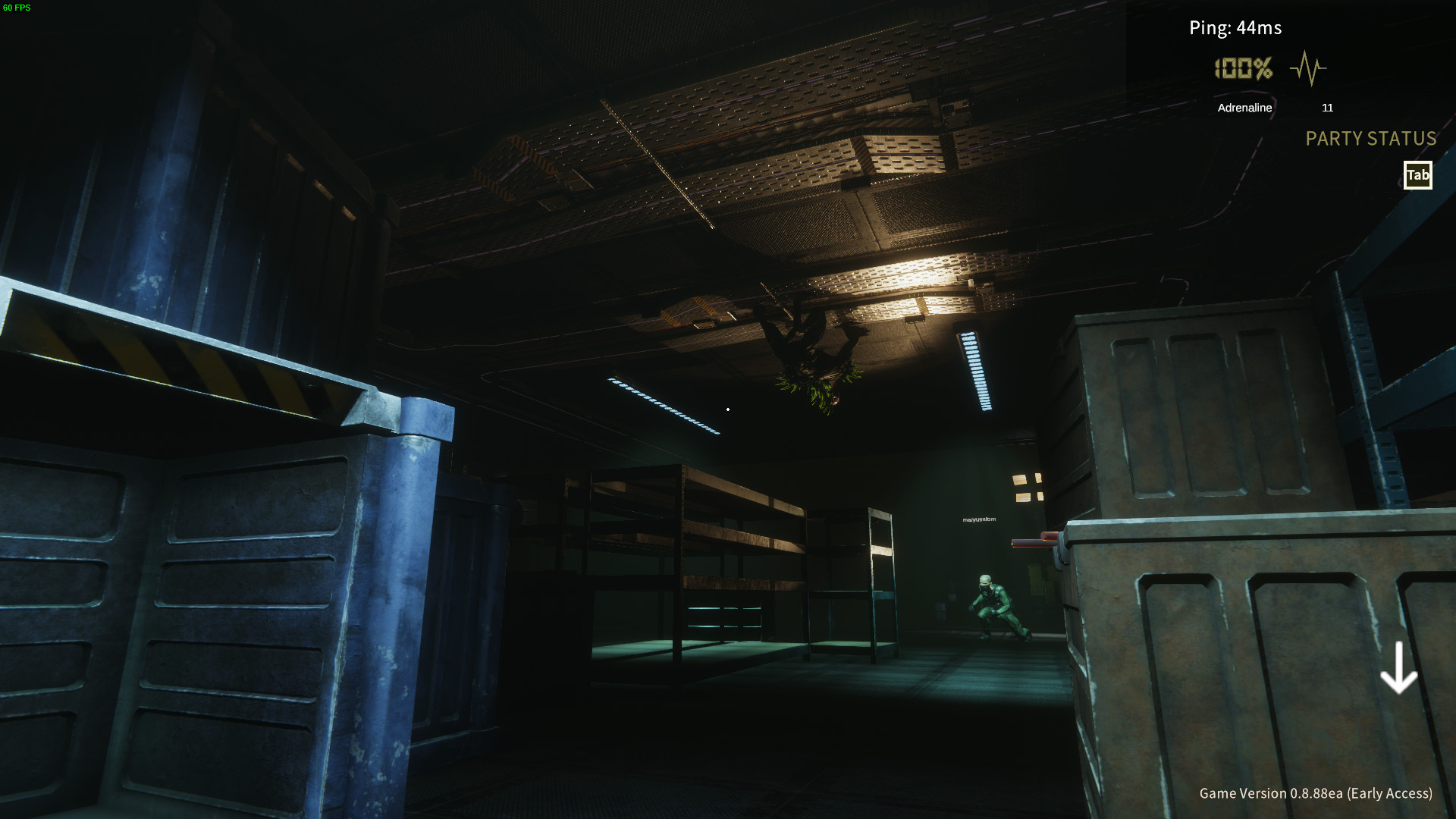Click the Game Version 0.8.88ea text
This screenshot has height=819, width=1456.
click(x=1316, y=794)
